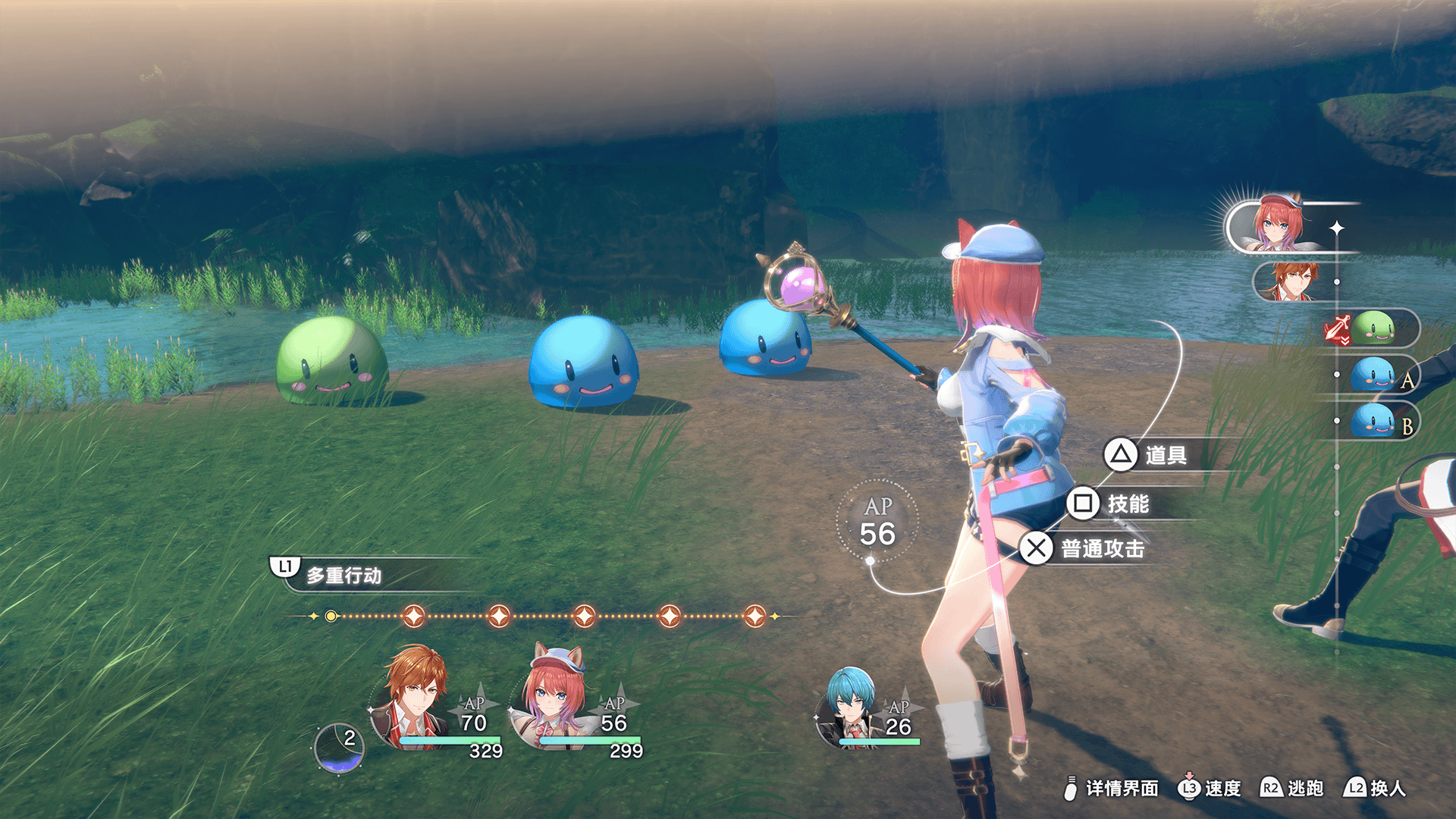Activate 多重行动 multi-action
This screenshot has height=819, width=1456.
click(341, 575)
